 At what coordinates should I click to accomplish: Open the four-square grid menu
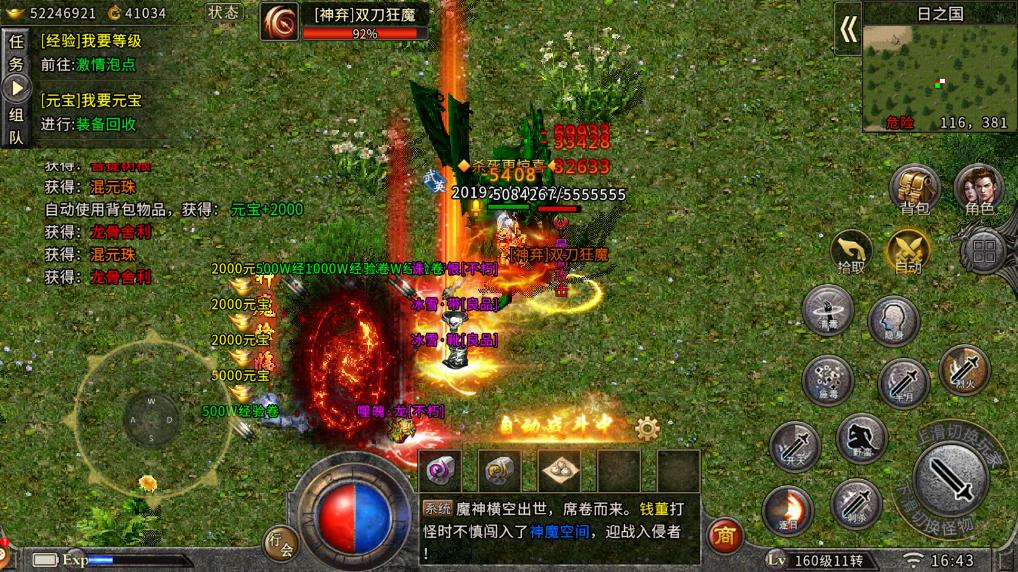(984, 251)
